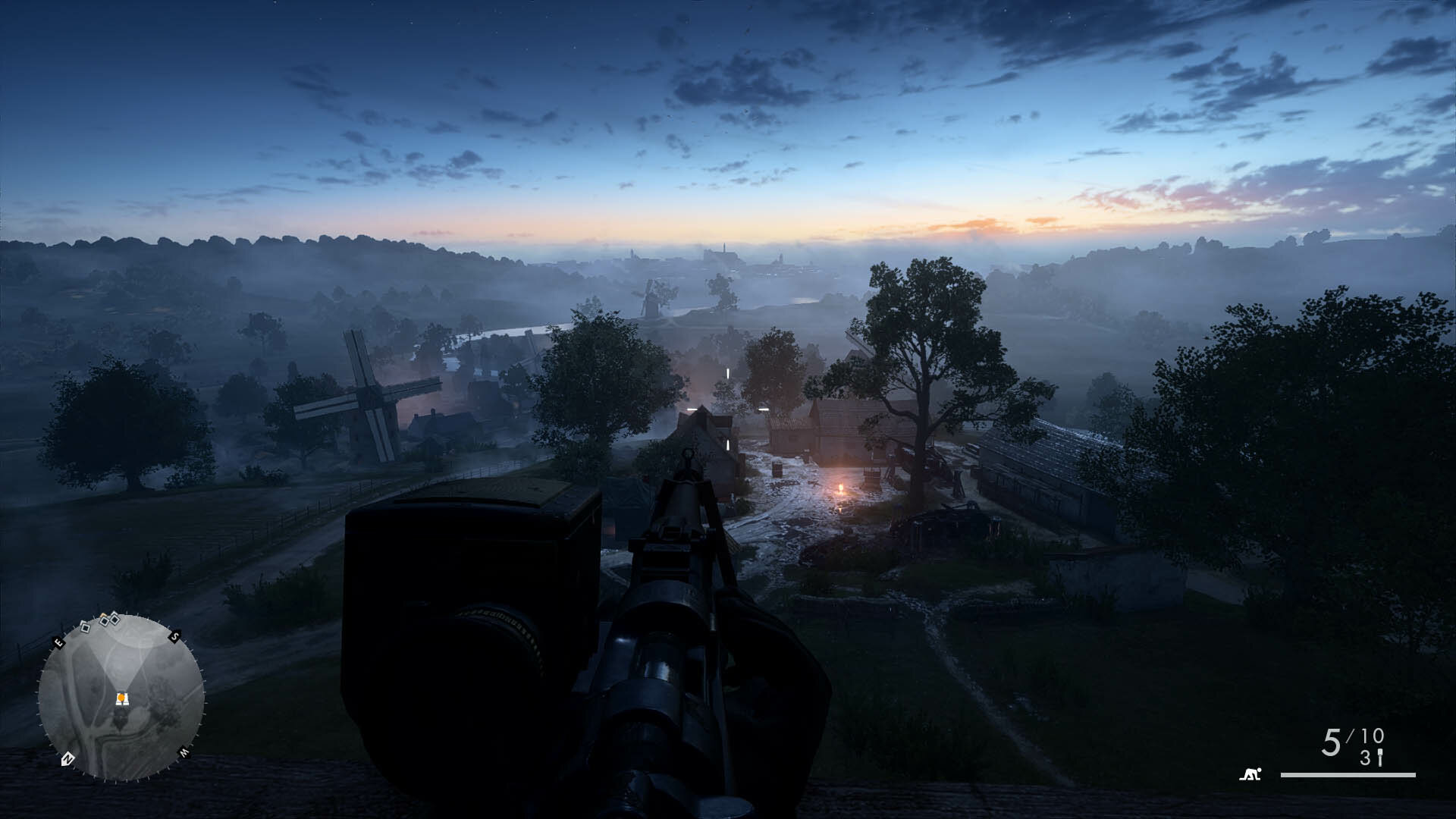1456x819 pixels.
Task: Select the orange player marker on minimap
Action: (121, 698)
